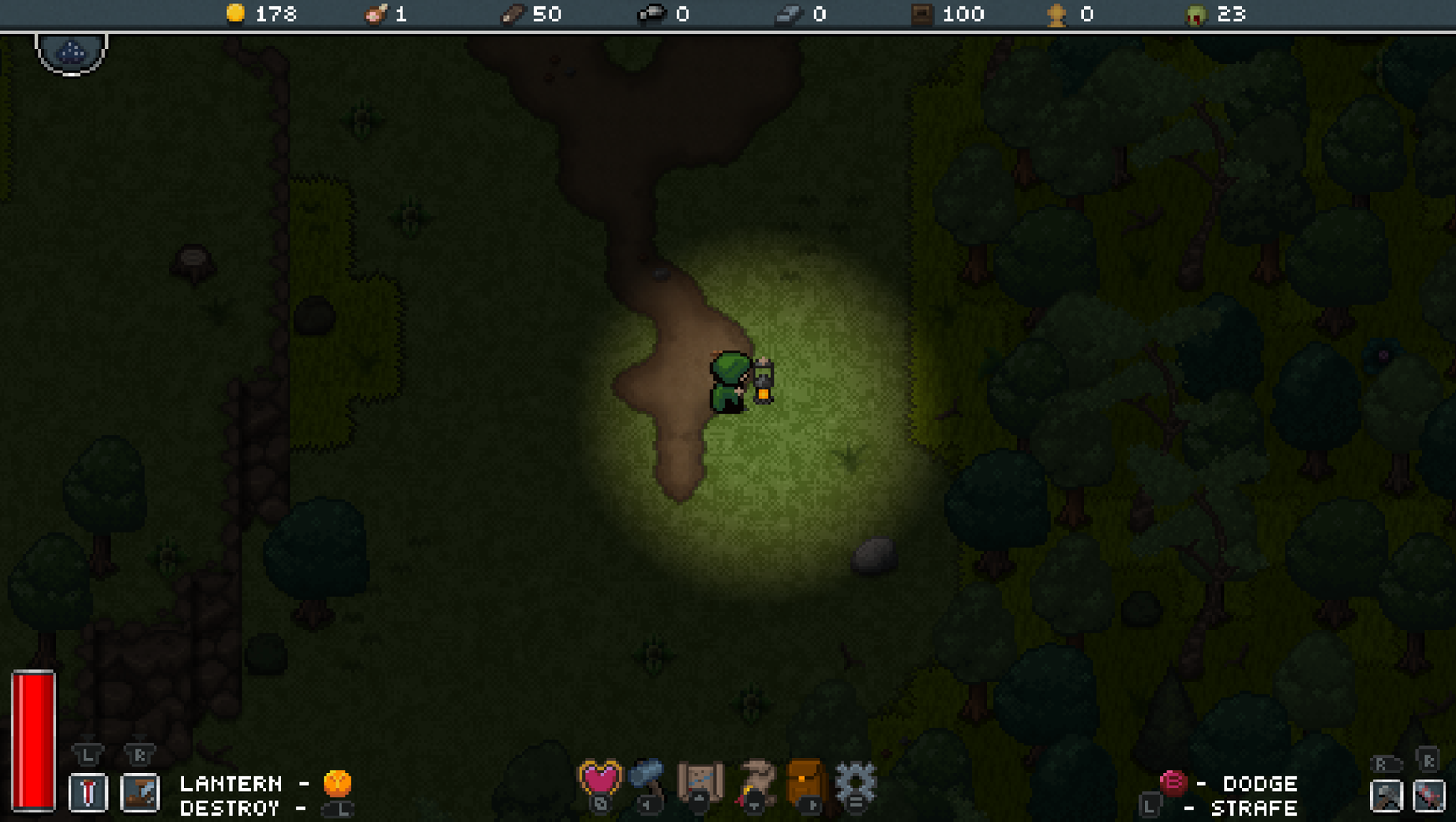Select the pickaxe tool slot

click(x=140, y=792)
